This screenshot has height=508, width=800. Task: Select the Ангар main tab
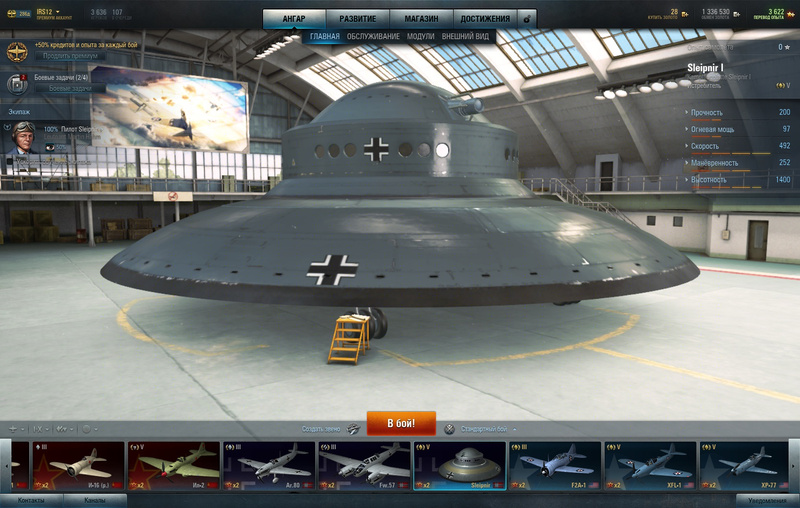pos(294,19)
